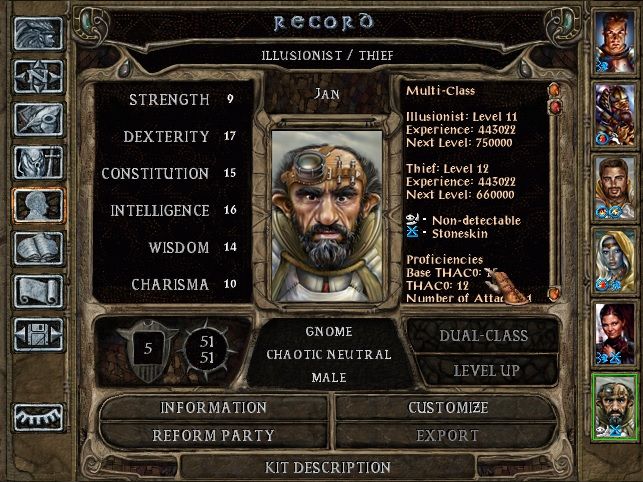Click the Dual-Class button
Viewport: 643px width, 482px height.
(x=482, y=336)
